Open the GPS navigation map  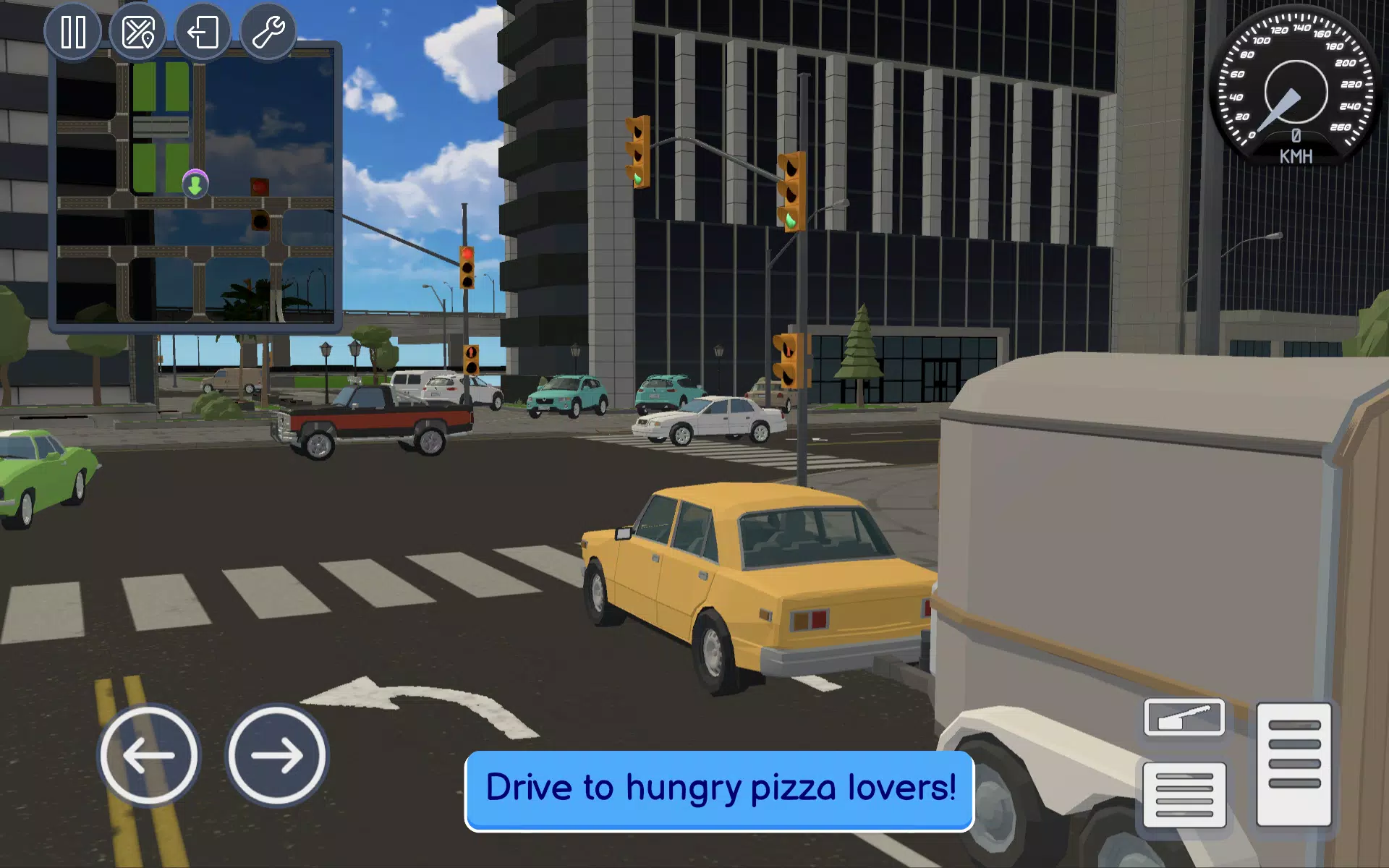tap(138, 30)
